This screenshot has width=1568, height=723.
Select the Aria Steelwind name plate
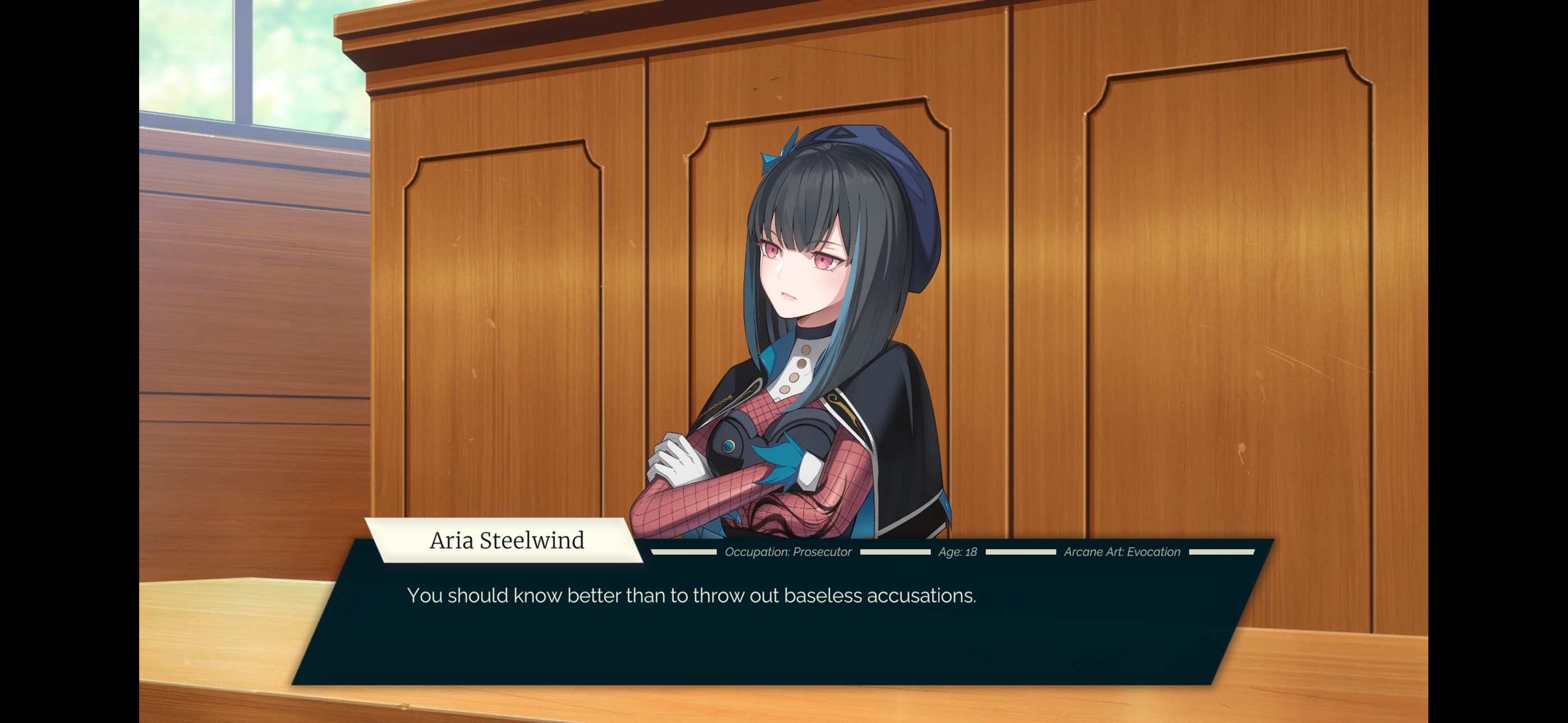507,540
